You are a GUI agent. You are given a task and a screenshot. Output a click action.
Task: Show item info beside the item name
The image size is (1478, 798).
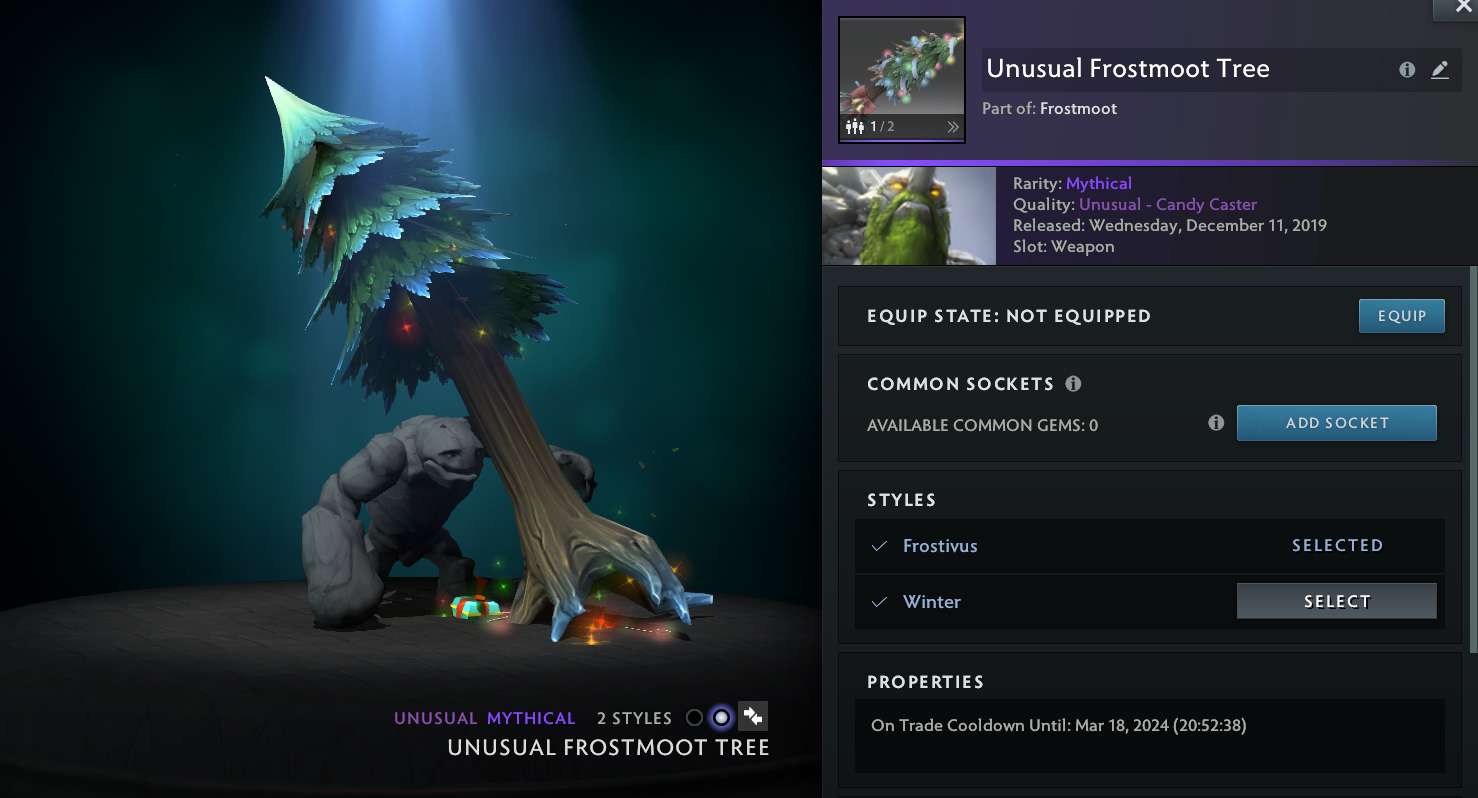click(x=1407, y=70)
